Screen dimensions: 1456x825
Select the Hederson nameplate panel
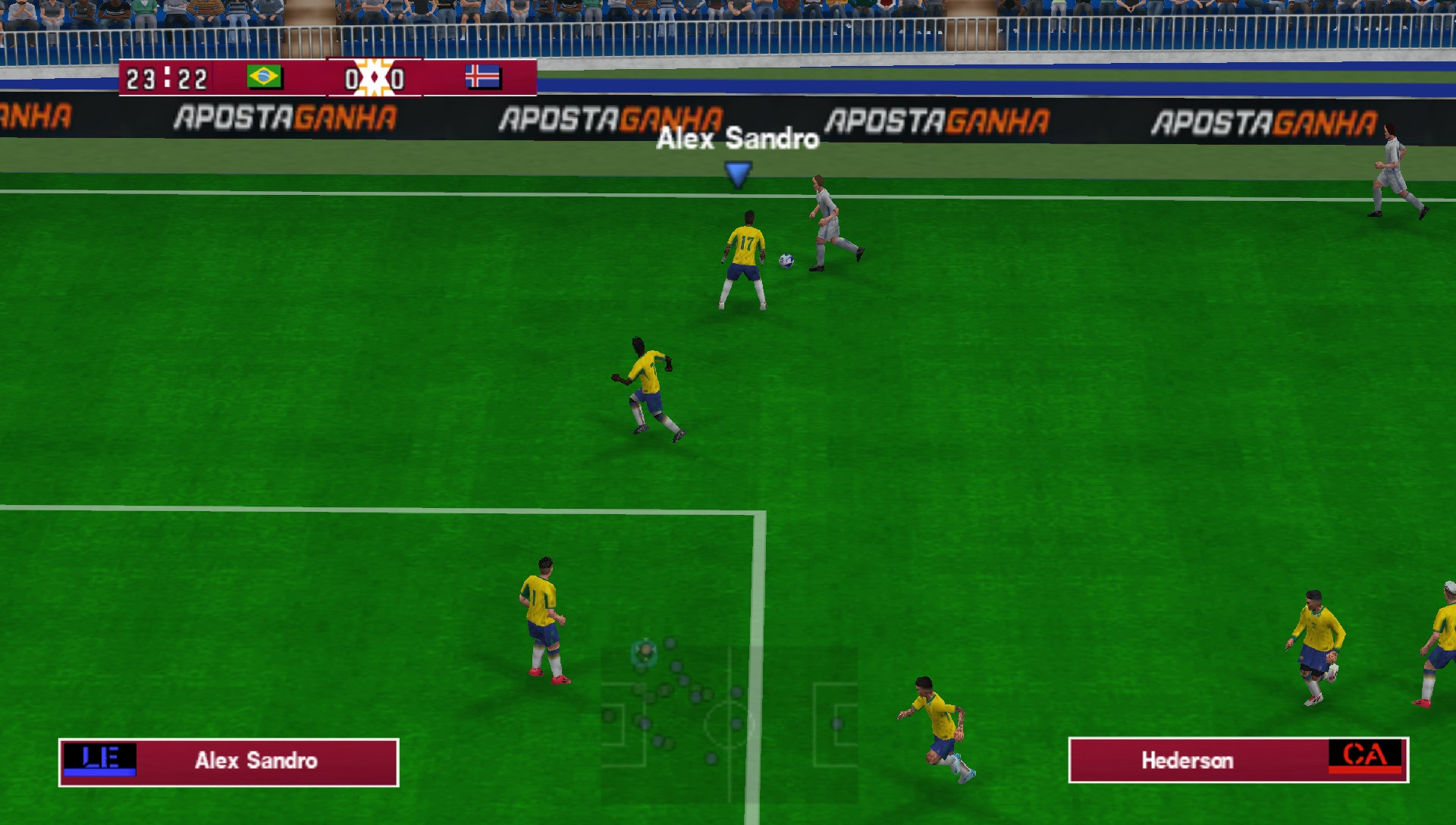click(x=1238, y=761)
